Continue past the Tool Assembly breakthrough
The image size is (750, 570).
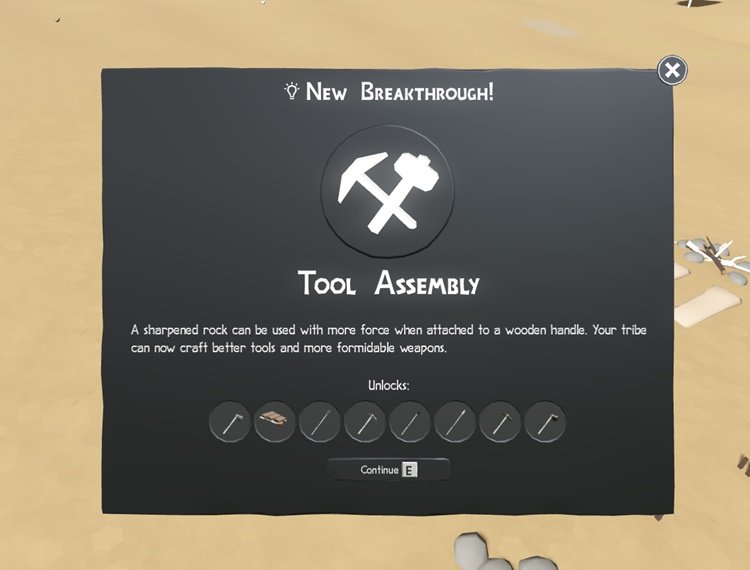[388, 469]
